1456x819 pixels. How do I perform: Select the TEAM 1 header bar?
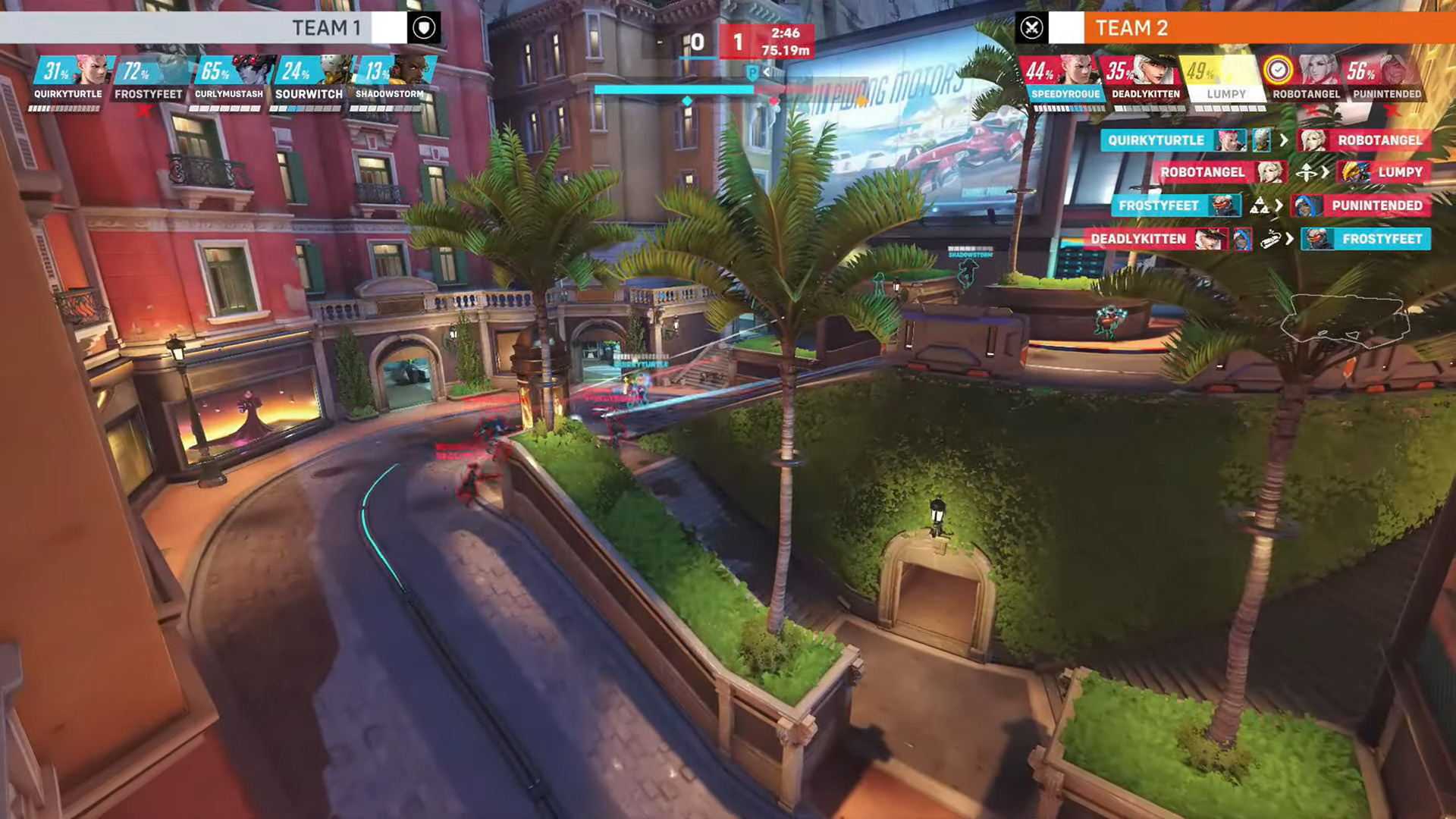pyautogui.click(x=326, y=28)
